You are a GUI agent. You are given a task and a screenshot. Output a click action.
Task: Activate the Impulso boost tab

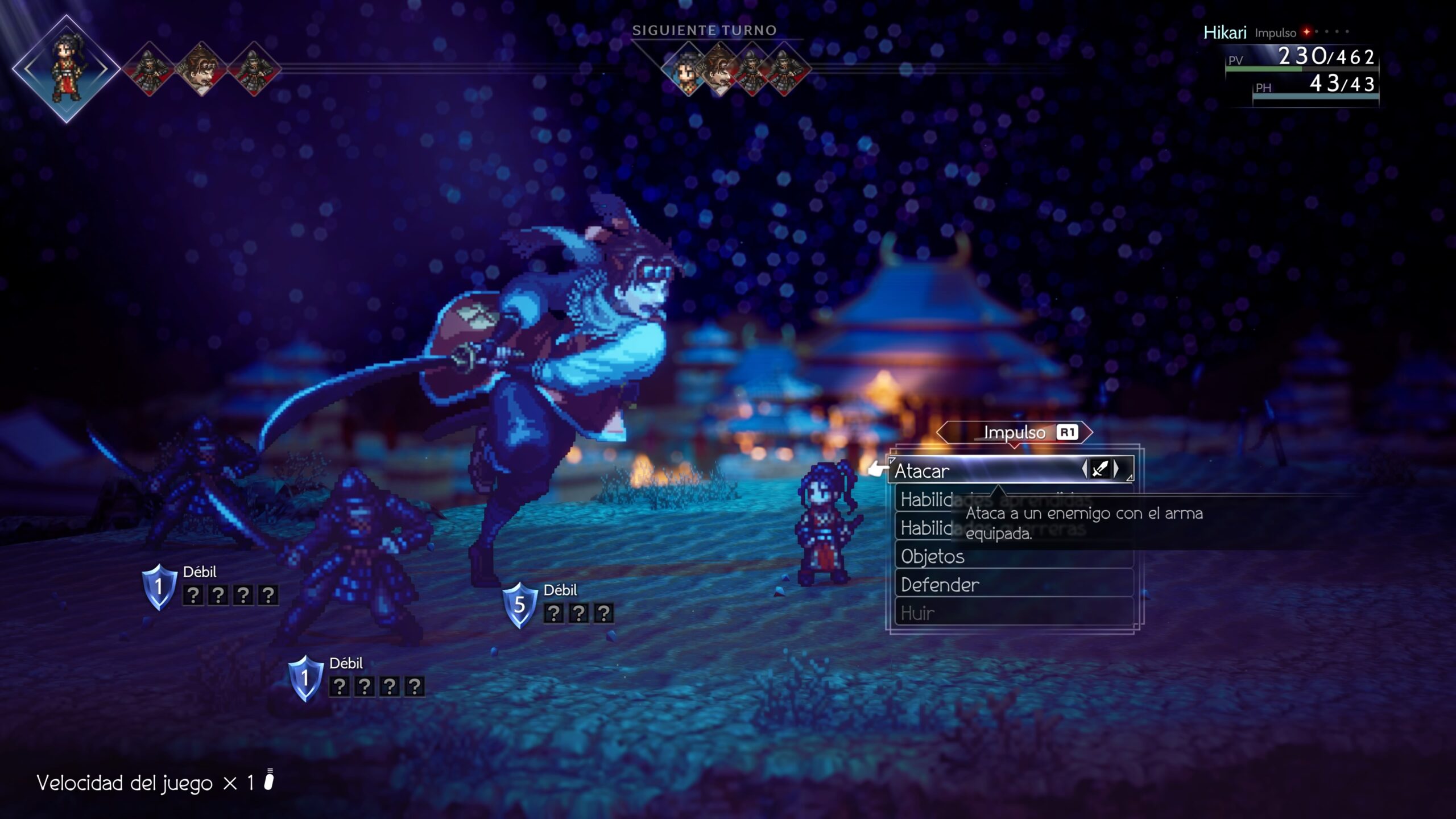click(x=1014, y=433)
